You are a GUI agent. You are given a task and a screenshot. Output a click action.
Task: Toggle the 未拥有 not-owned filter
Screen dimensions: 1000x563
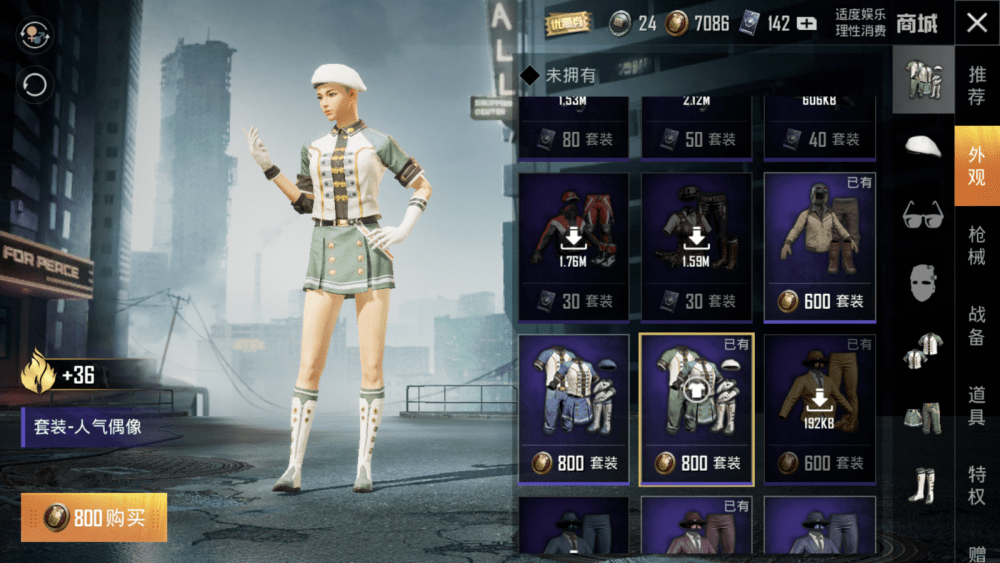coord(530,75)
